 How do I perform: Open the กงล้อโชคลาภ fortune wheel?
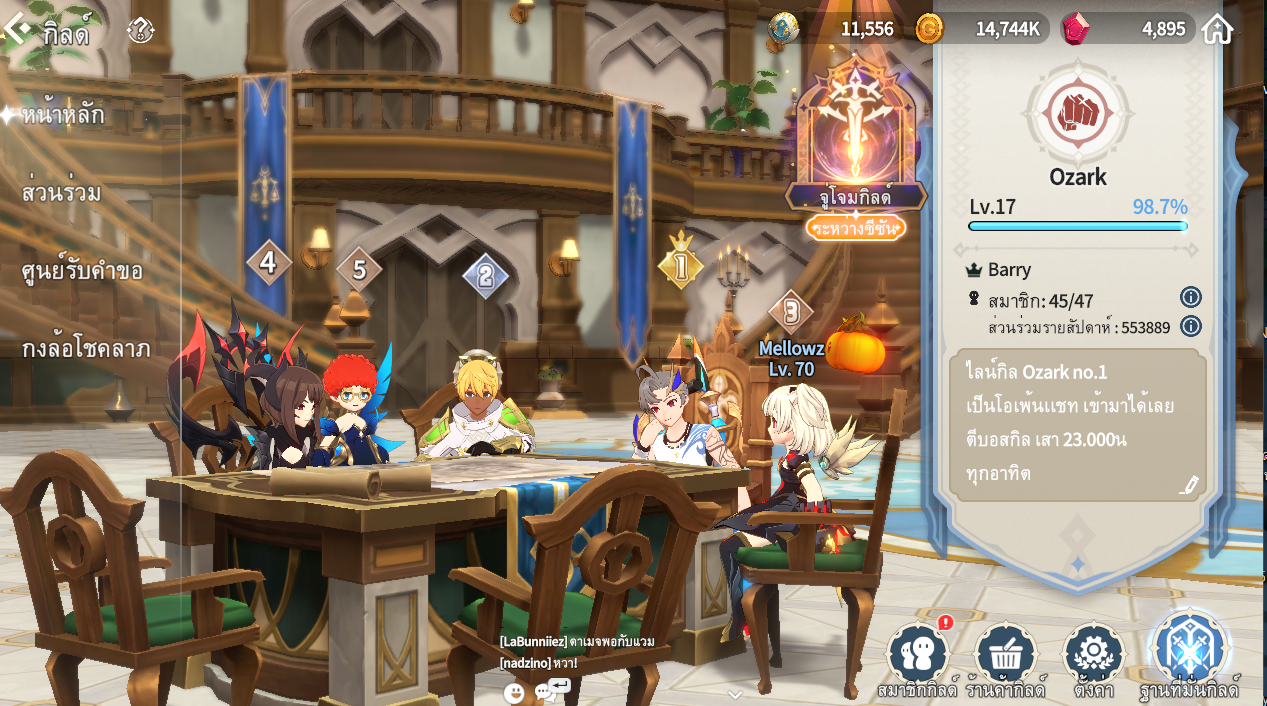click(x=86, y=348)
